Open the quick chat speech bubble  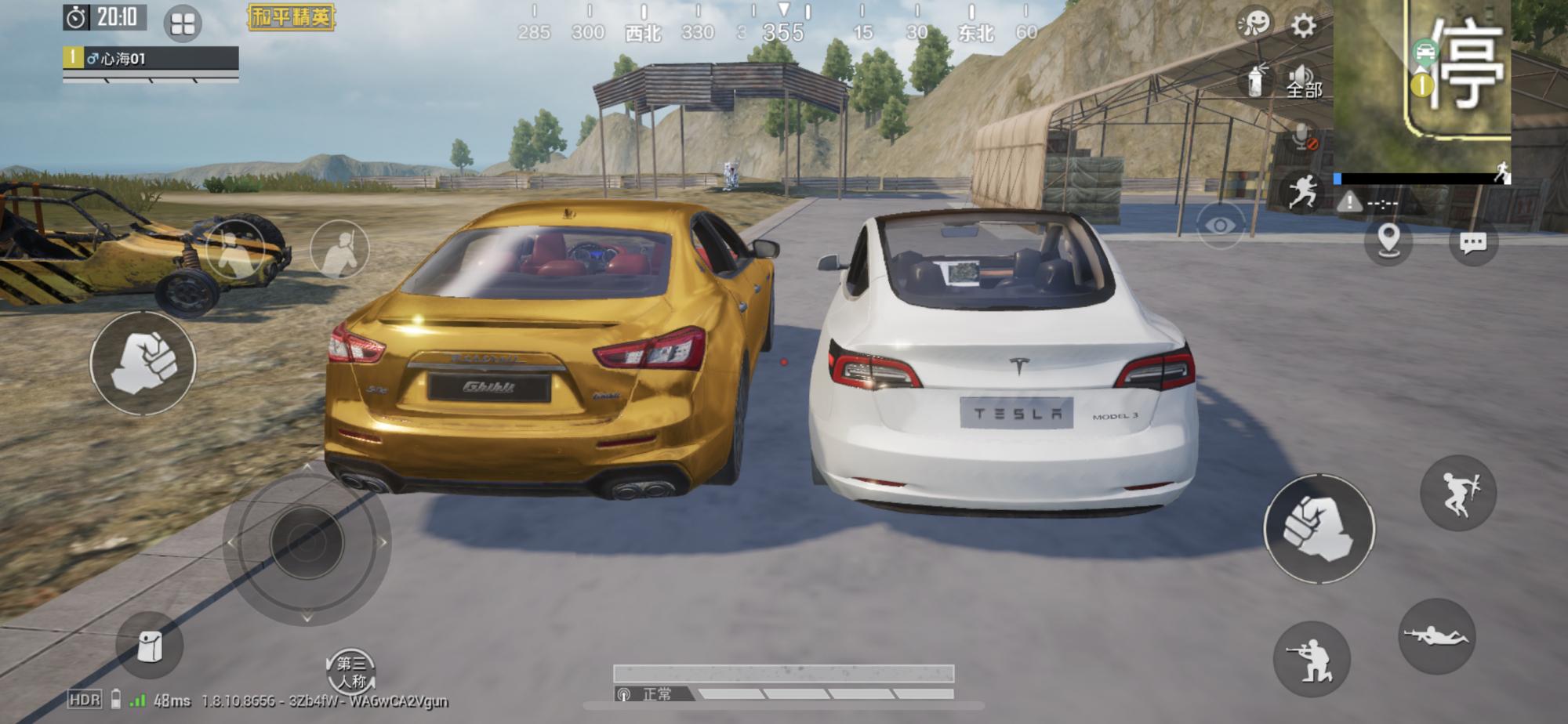pyautogui.click(x=1473, y=242)
